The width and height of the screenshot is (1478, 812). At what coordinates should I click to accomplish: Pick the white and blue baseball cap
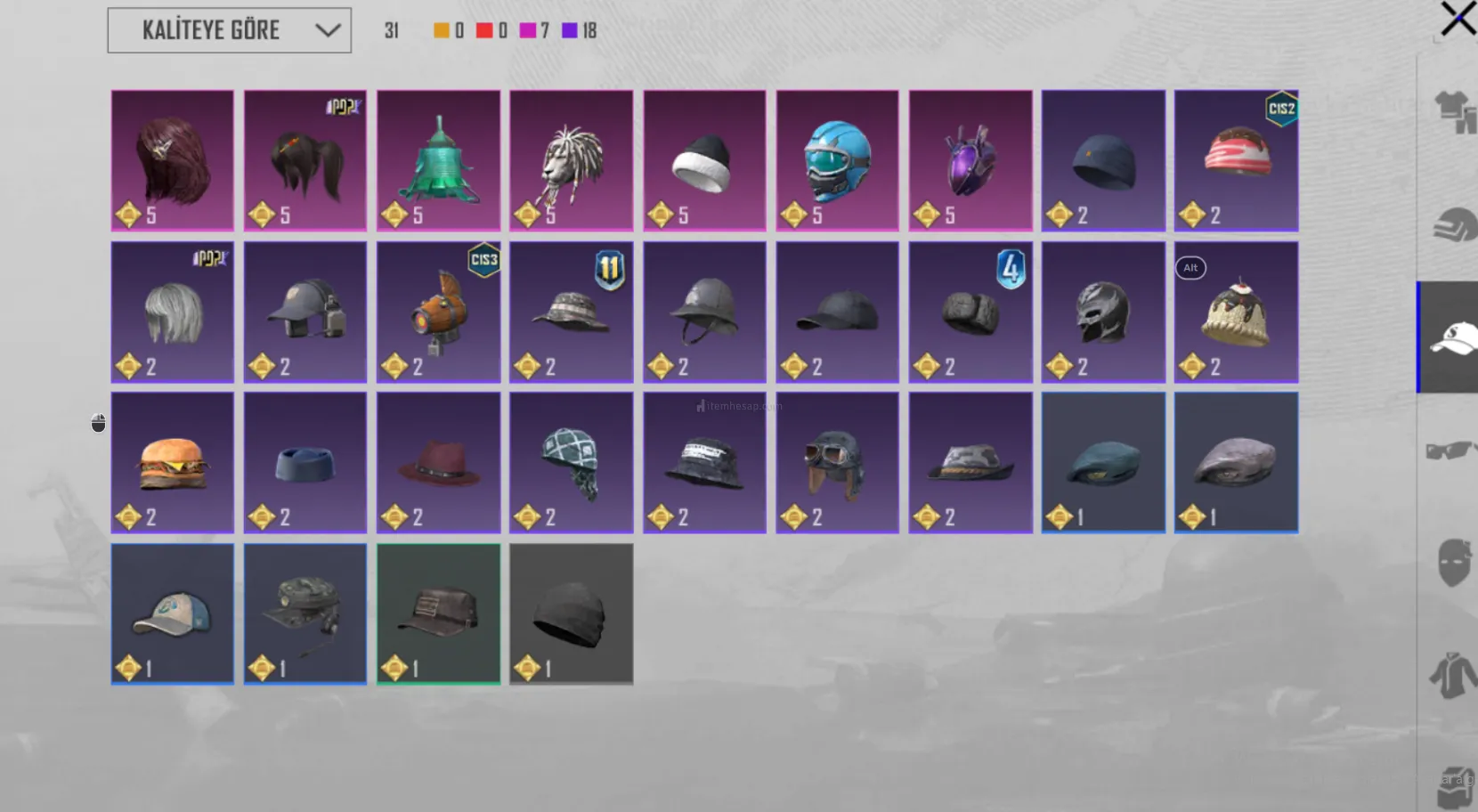click(x=173, y=613)
